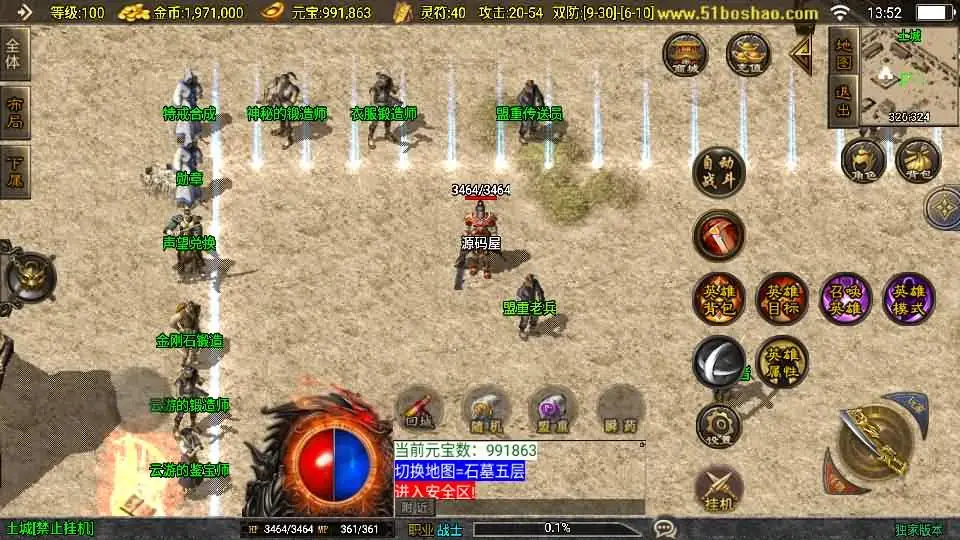Image resolution: width=960 pixels, height=540 pixels.
Task: Open the 地图 map button
Action: point(843,55)
